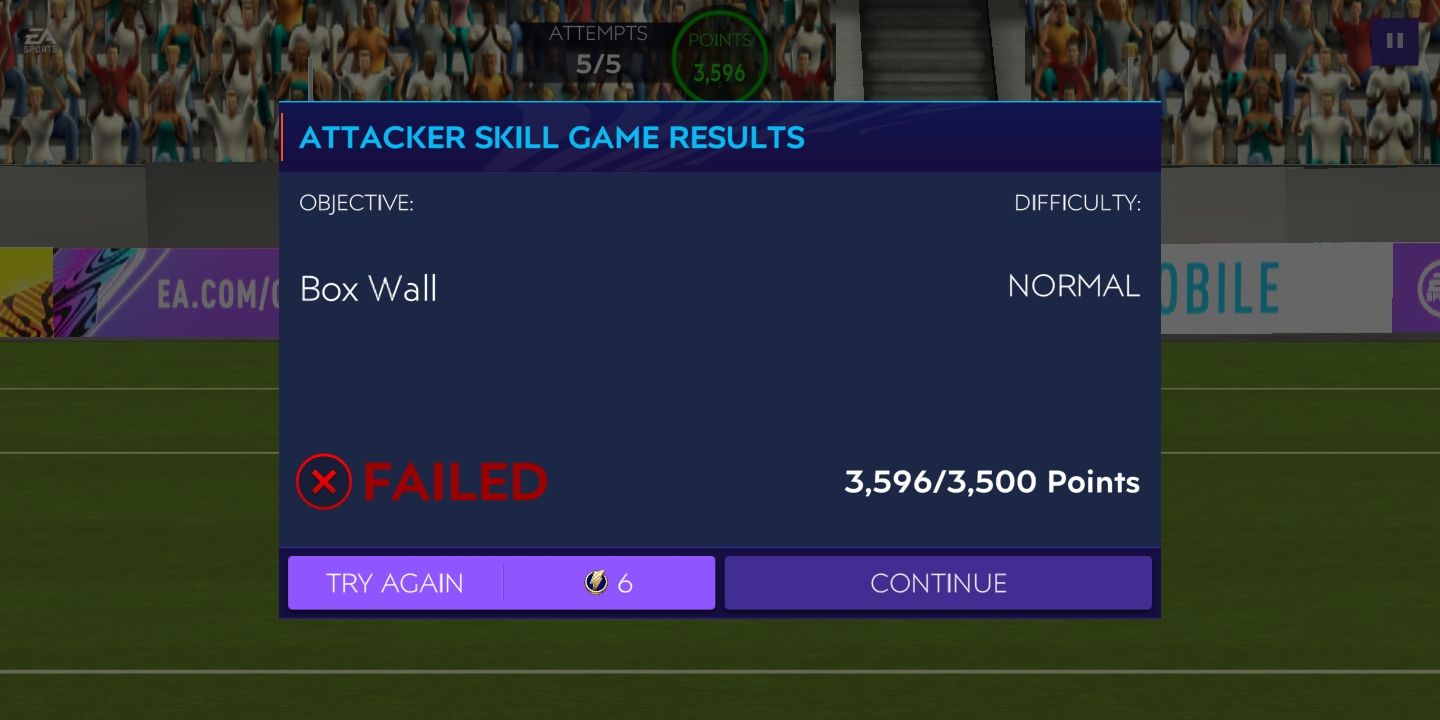Viewport: 1440px width, 720px height.
Task: Tap the ATTACKER SKILL GAME RESULTS header
Action: pyautogui.click(x=550, y=137)
